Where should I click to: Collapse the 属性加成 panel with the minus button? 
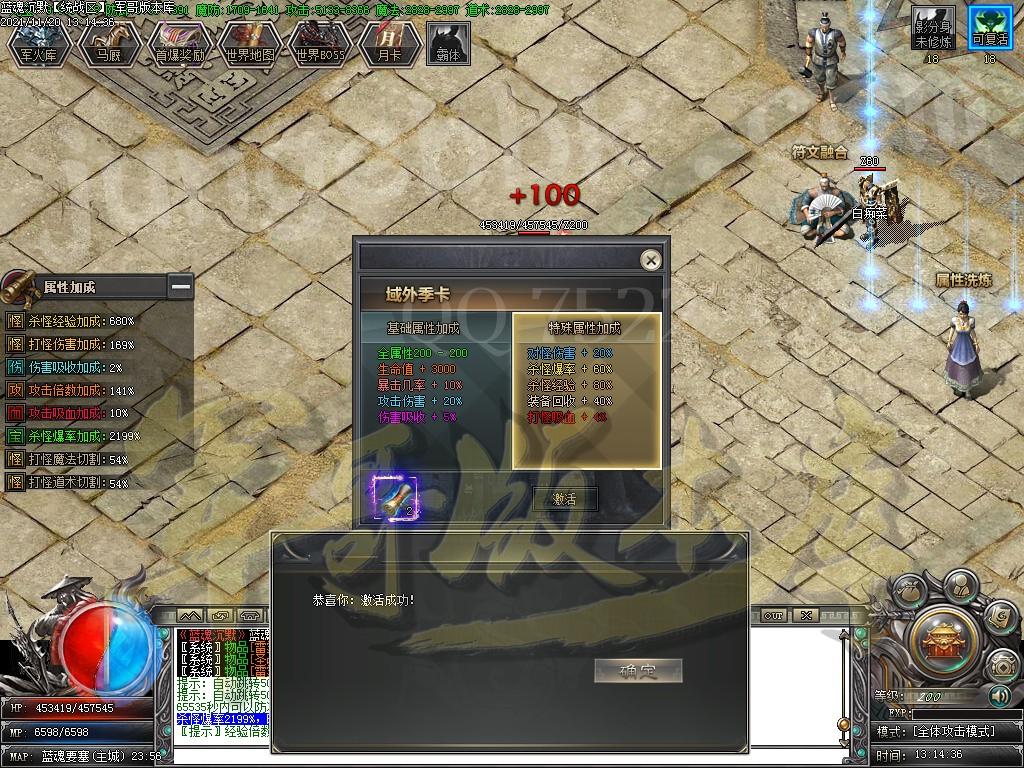coord(180,287)
